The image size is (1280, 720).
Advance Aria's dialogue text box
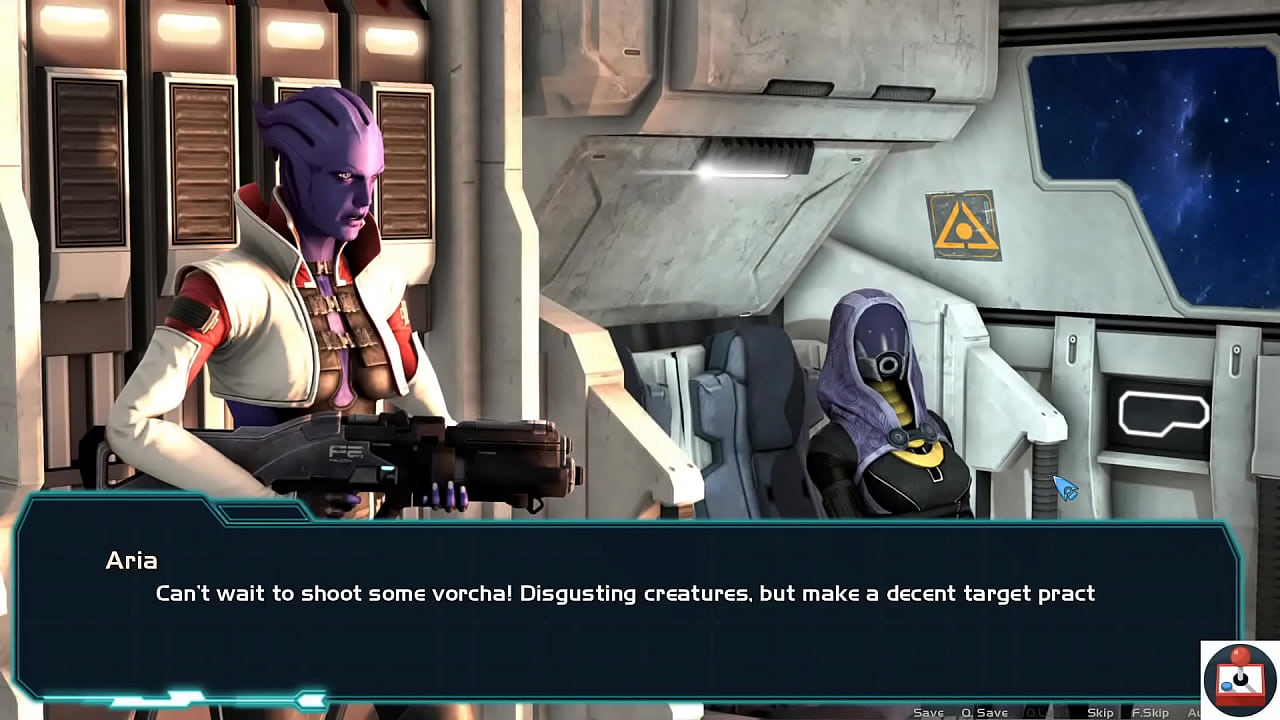[x=625, y=610]
